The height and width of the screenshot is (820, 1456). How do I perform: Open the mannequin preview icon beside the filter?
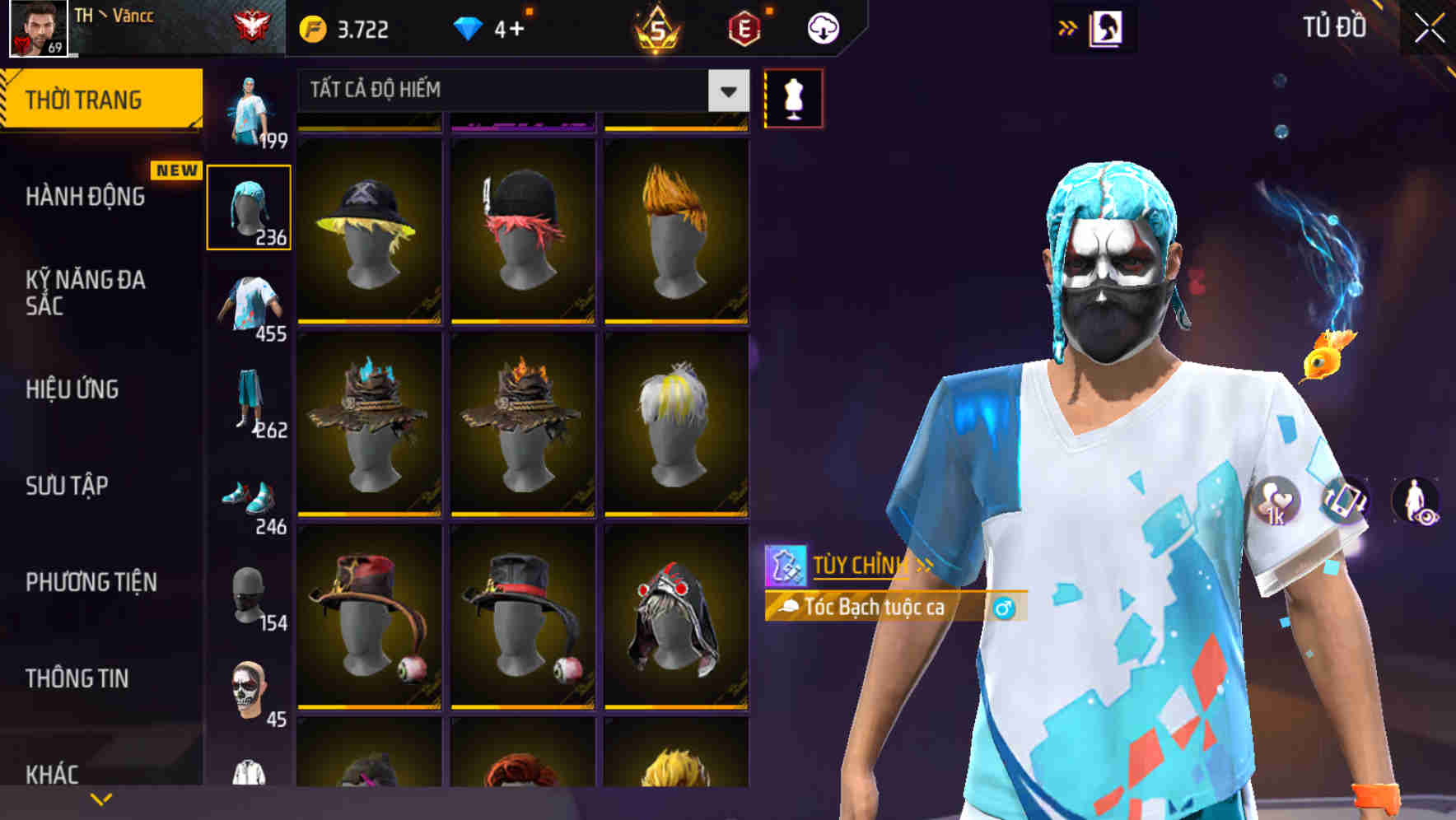pos(793,97)
